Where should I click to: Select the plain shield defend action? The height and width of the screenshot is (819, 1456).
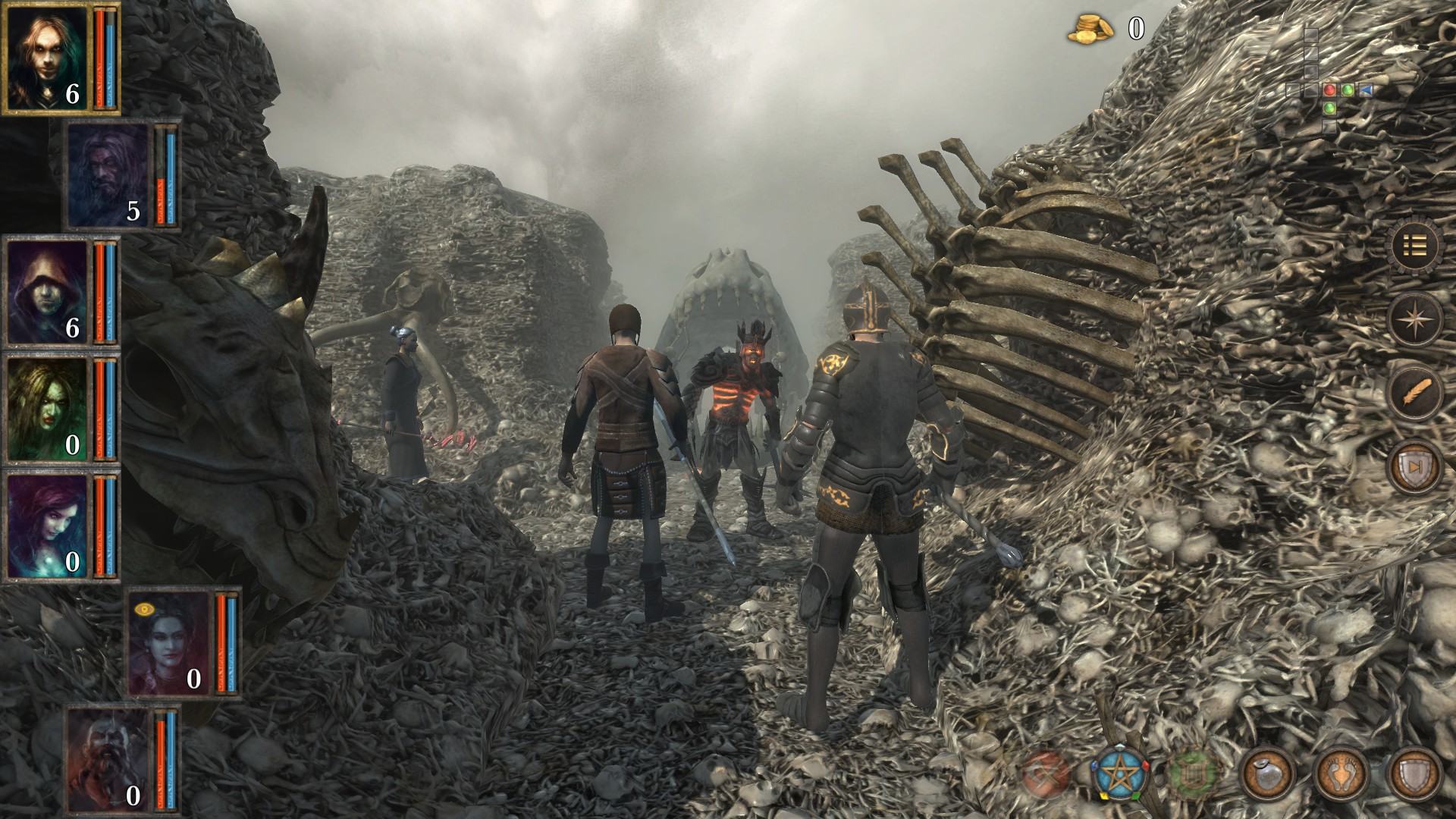point(1415,773)
